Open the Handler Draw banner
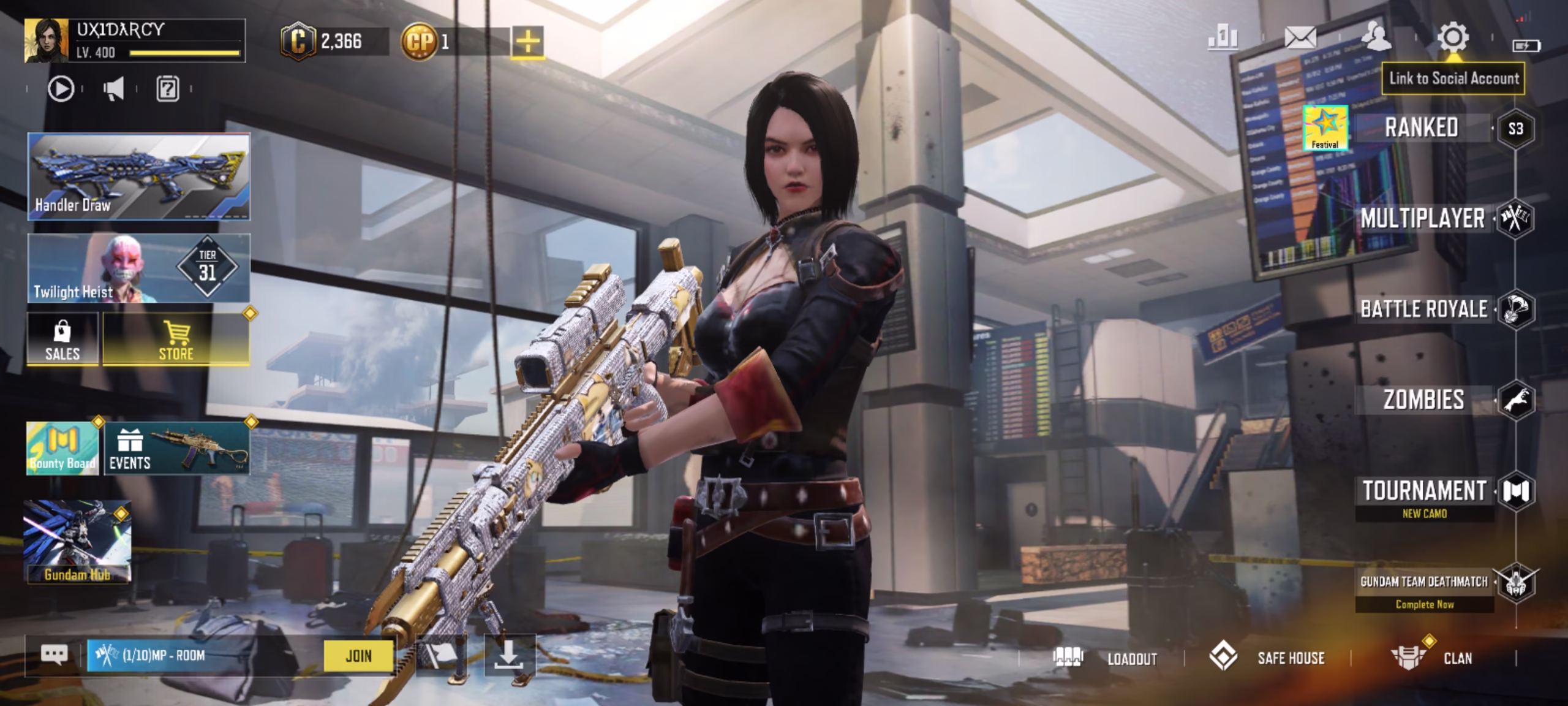The width and height of the screenshot is (1568, 706). click(139, 176)
